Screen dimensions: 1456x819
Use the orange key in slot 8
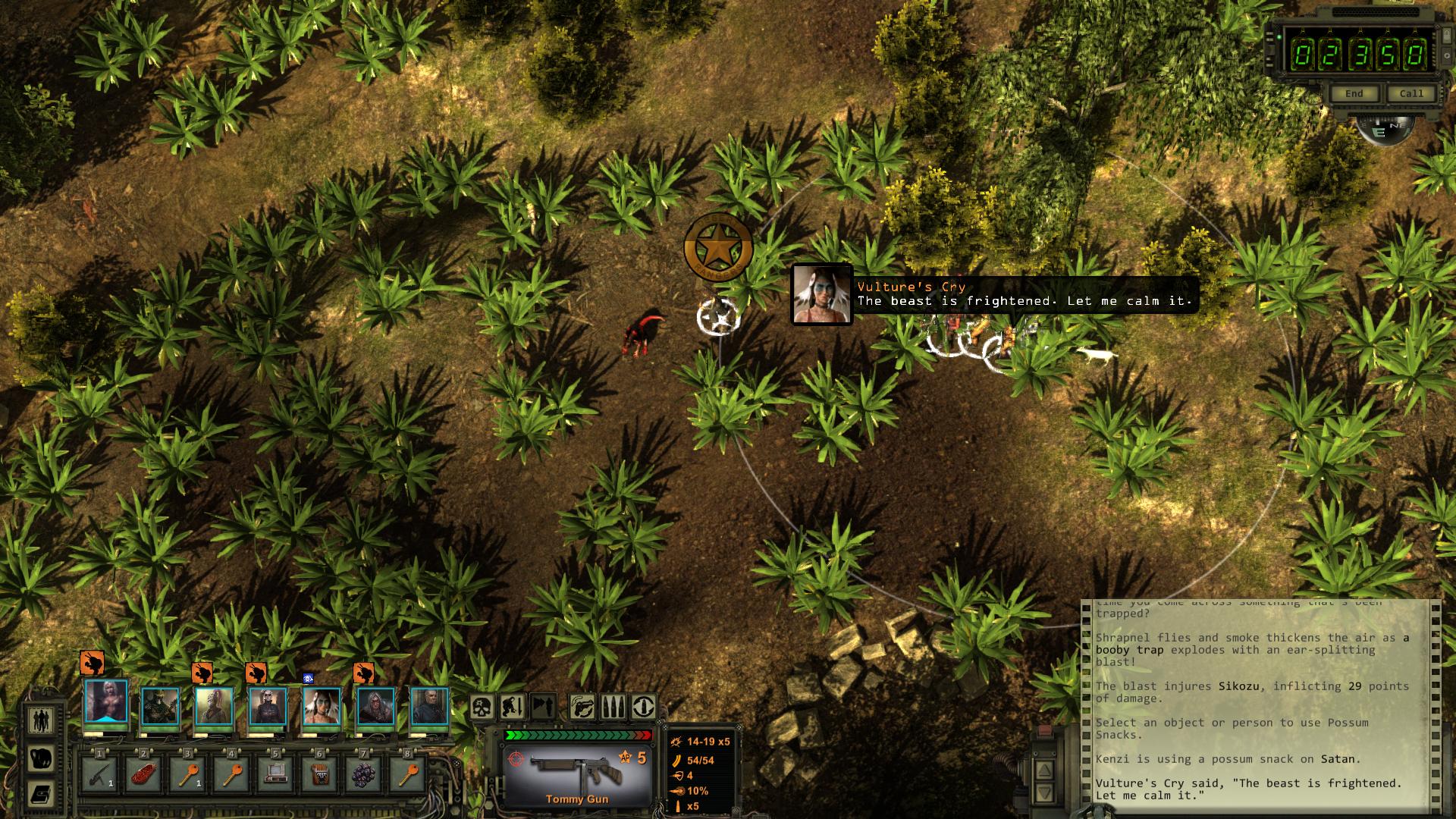coord(408,774)
